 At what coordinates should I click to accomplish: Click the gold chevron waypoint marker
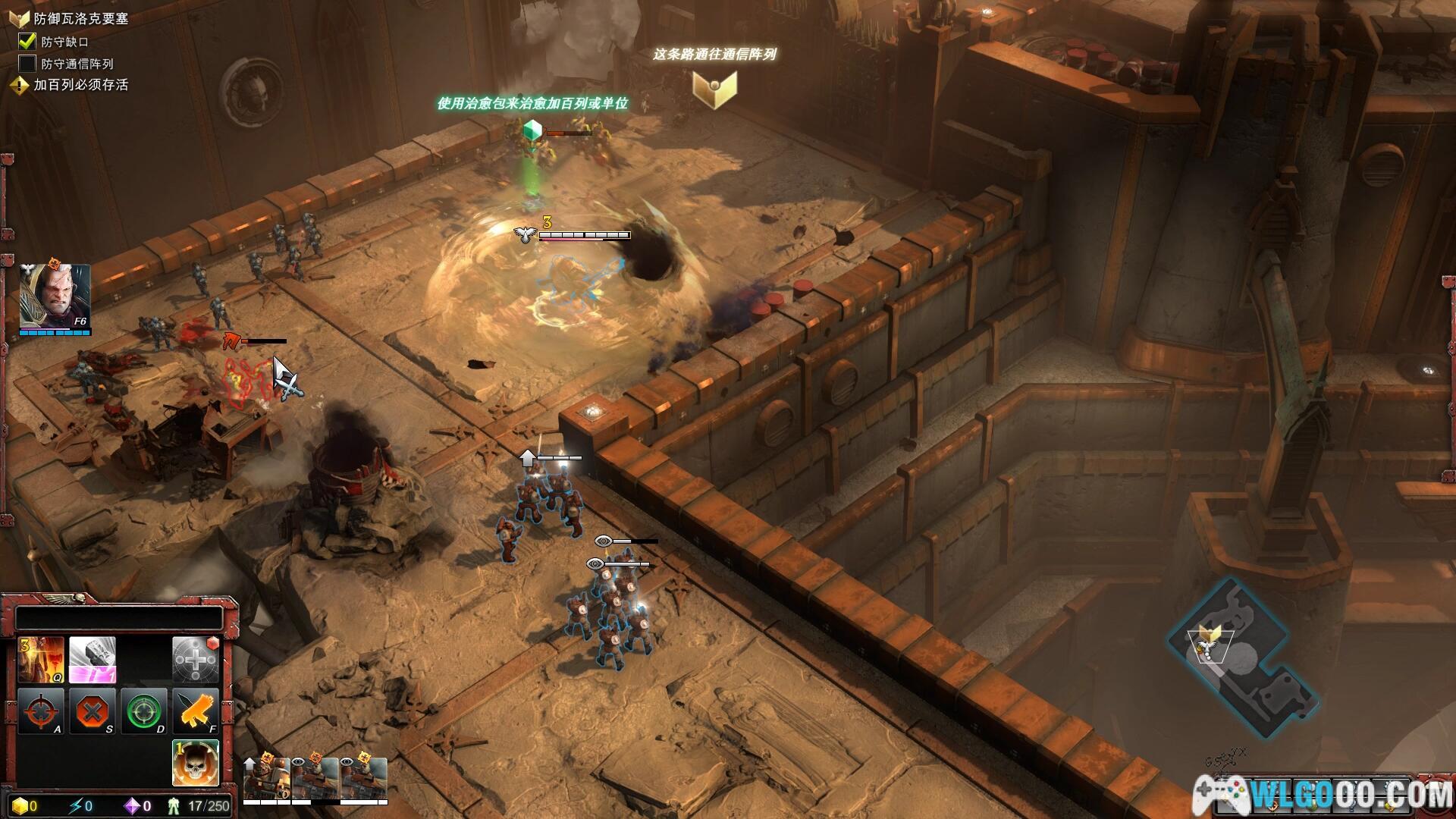[x=714, y=89]
